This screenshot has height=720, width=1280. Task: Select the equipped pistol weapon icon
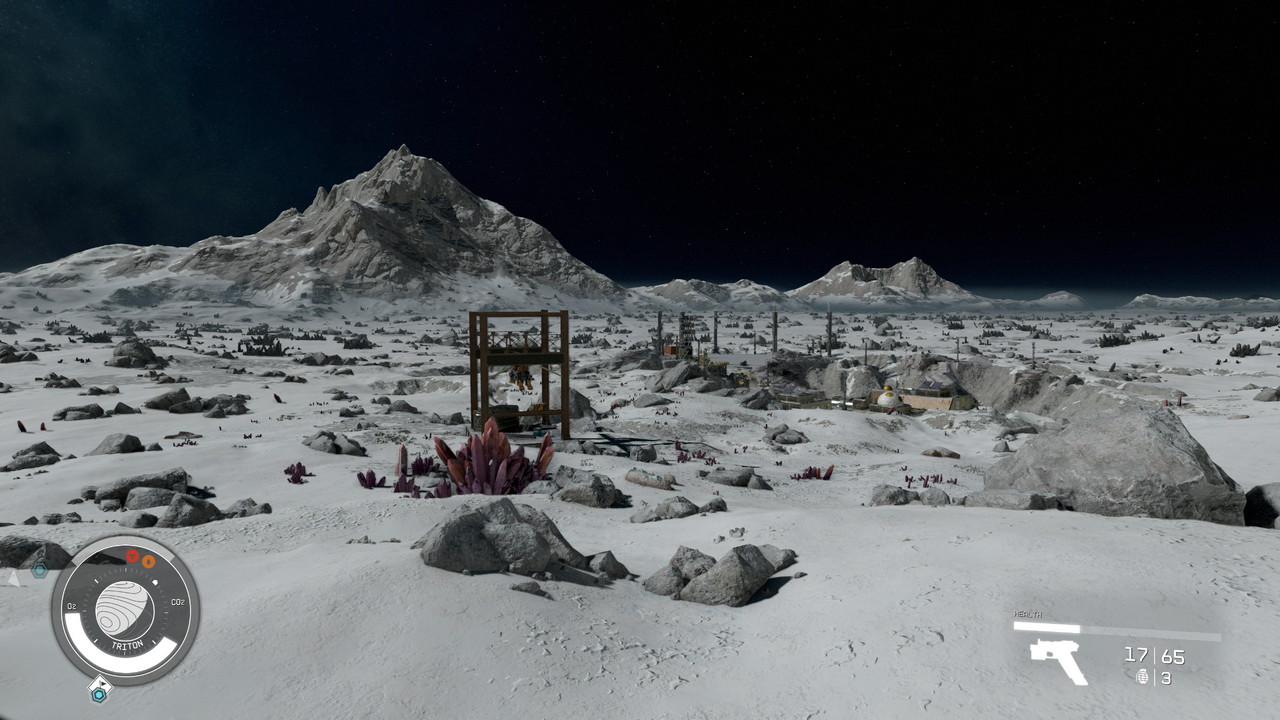[1058, 659]
